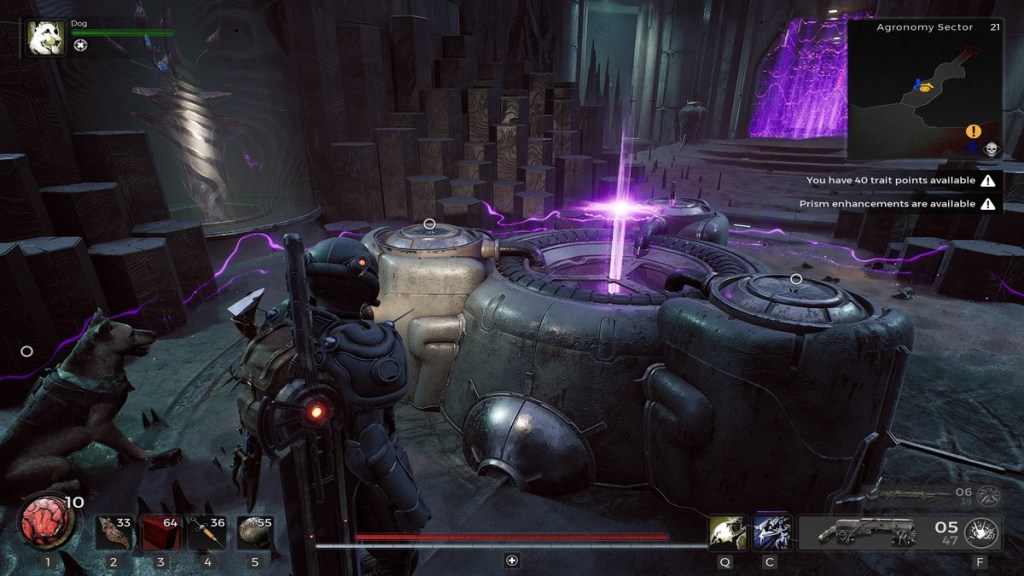Activate the blue archetype skill icon

coord(771,532)
